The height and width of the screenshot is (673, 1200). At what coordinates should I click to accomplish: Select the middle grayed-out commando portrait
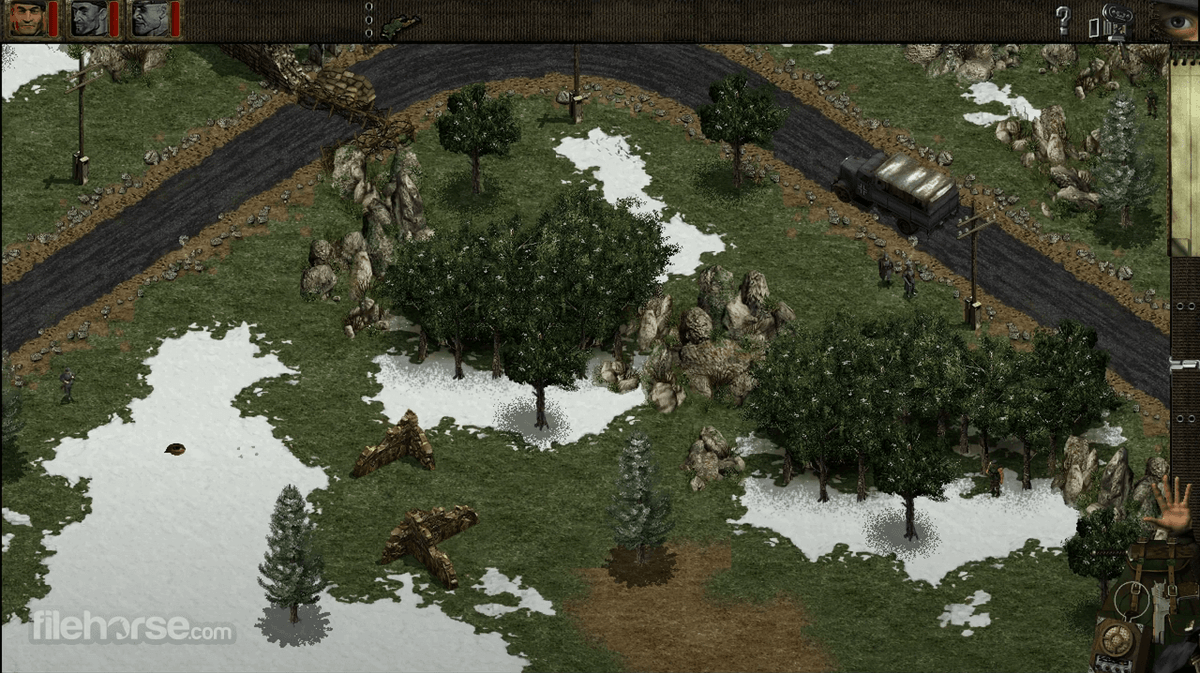[89, 18]
